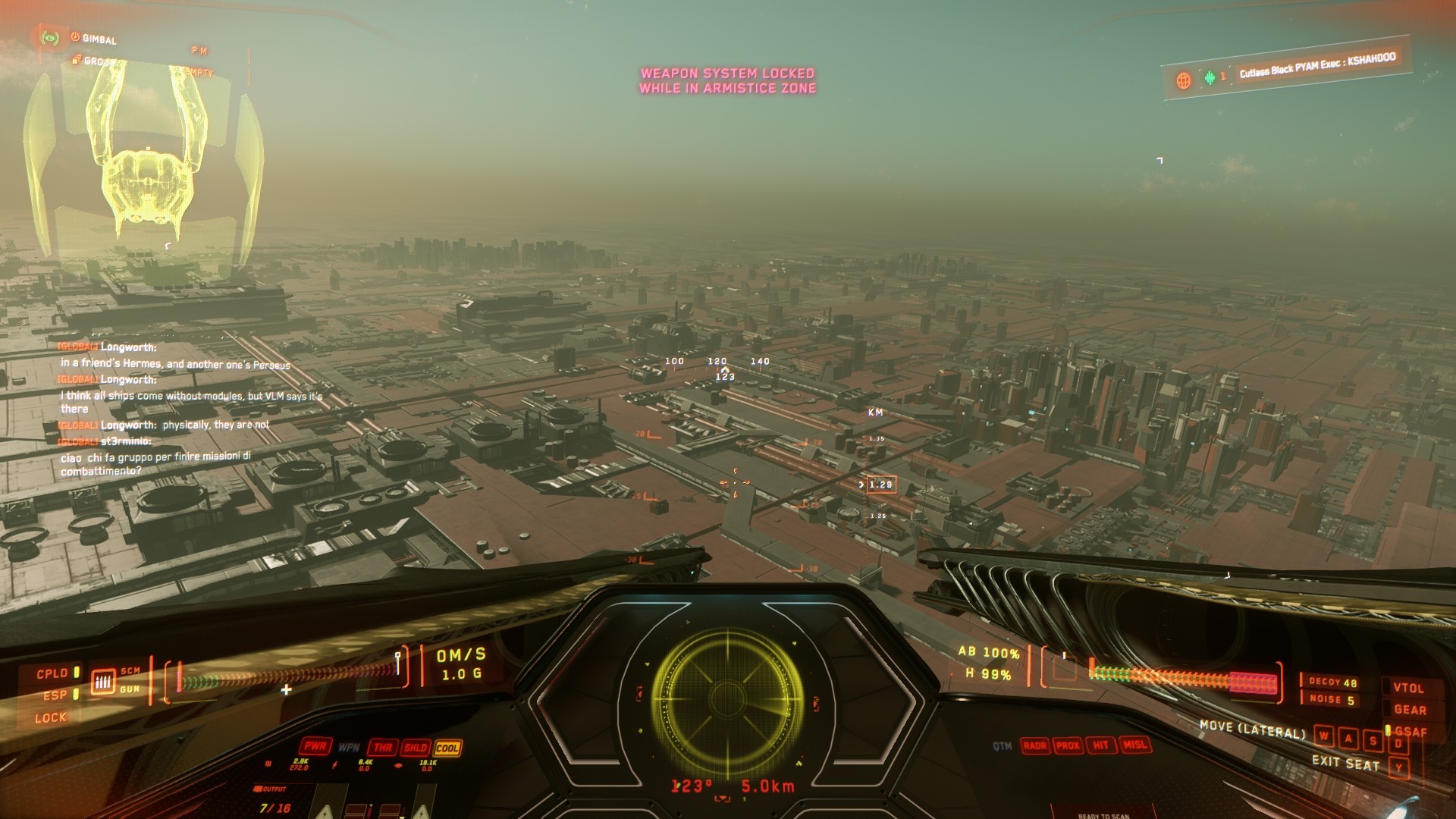Toggle the COOL coolers power button

coord(447,748)
